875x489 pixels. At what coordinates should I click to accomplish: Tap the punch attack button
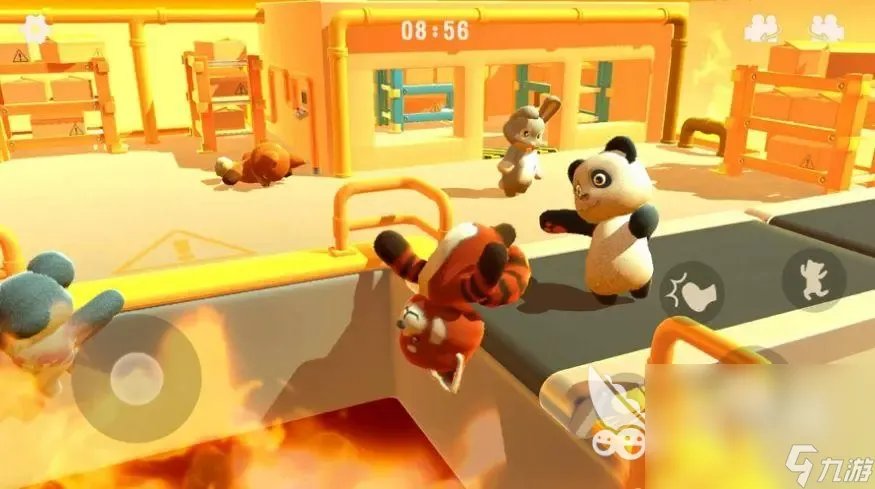point(692,290)
